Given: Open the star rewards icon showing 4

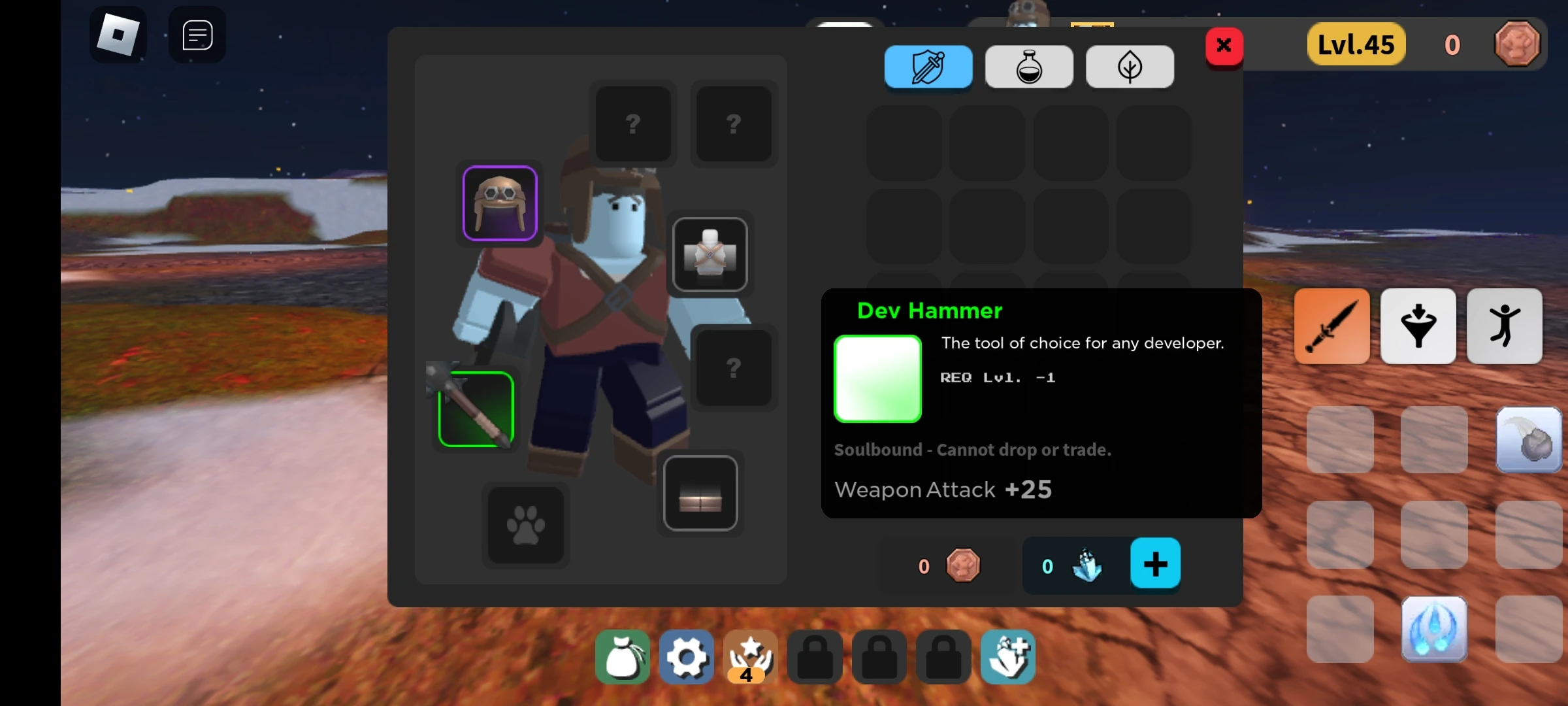Looking at the screenshot, I should [x=750, y=657].
